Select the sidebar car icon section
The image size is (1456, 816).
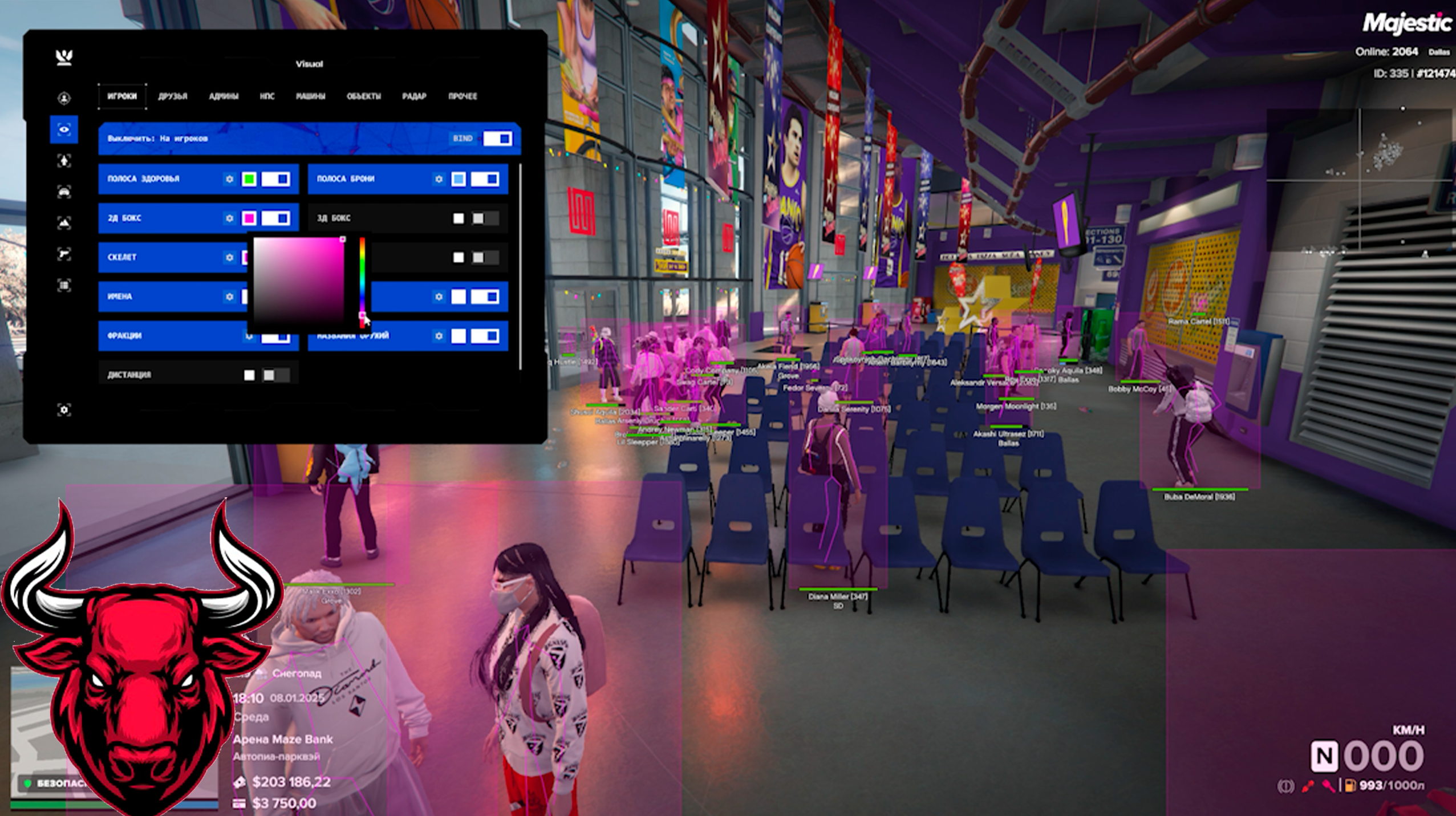click(x=64, y=192)
